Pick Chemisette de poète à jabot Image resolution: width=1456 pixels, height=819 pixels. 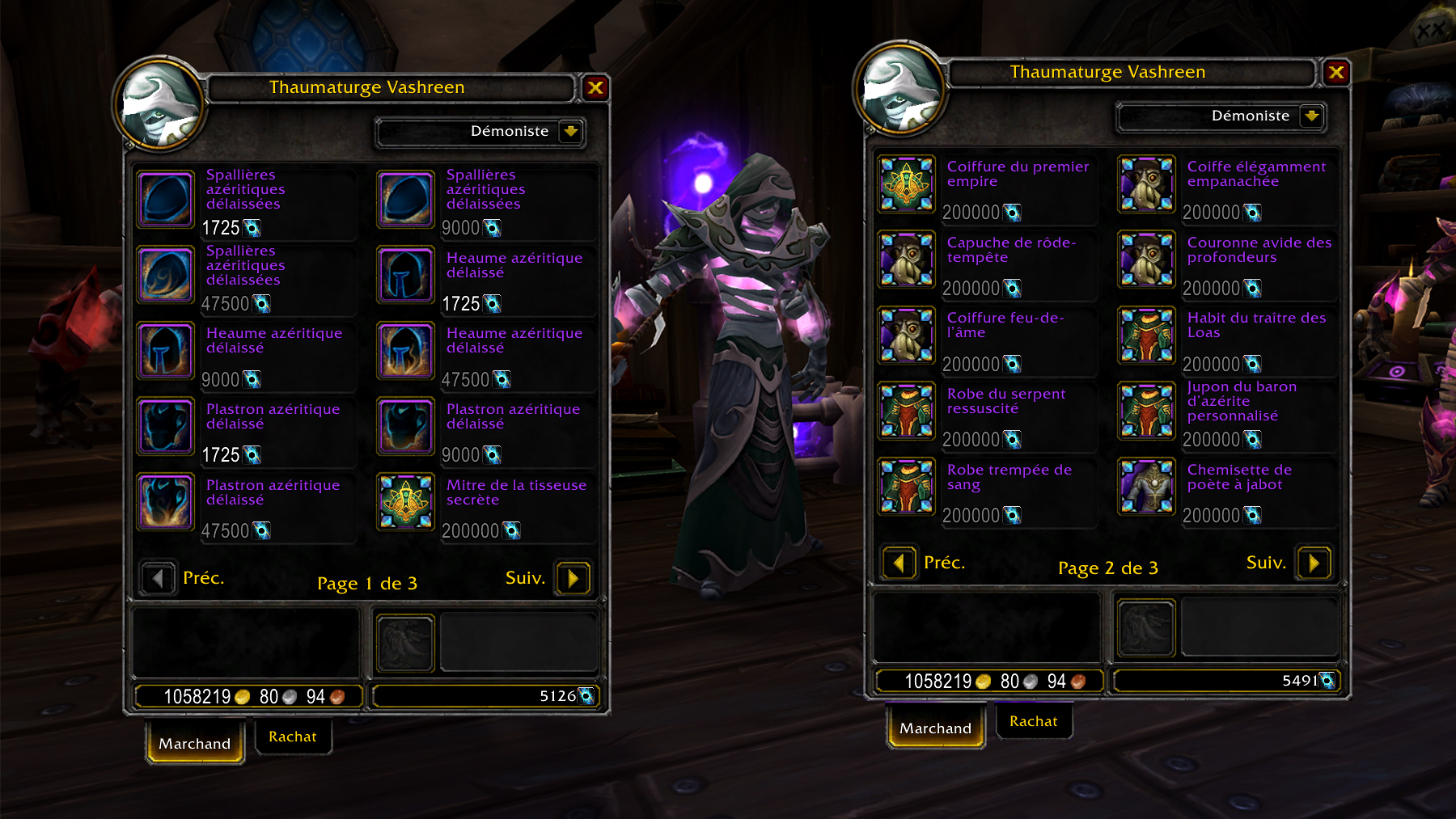1146,487
